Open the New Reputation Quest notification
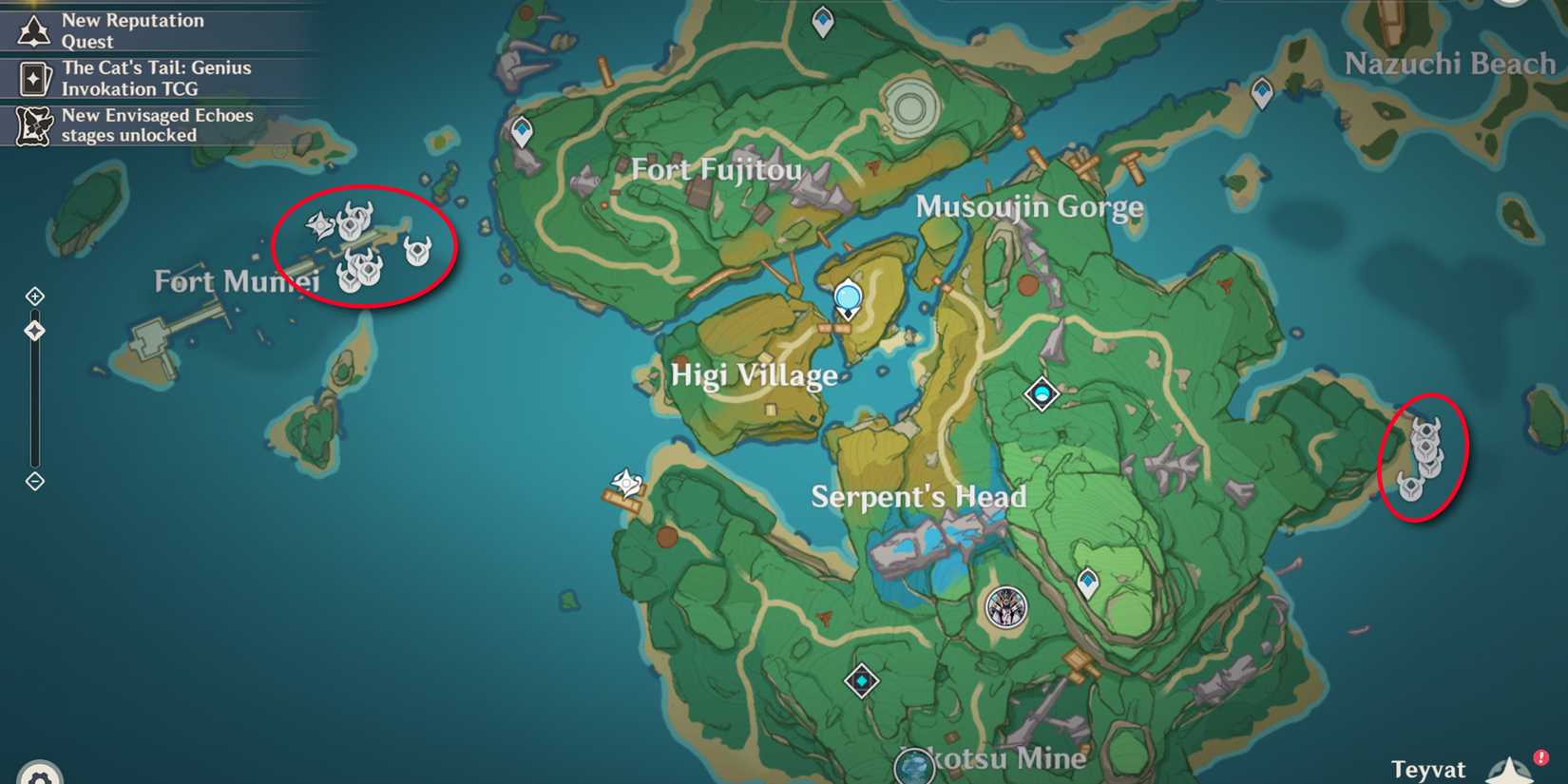Image resolution: width=1568 pixels, height=784 pixels. pyautogui.click(x=133, y=30)
